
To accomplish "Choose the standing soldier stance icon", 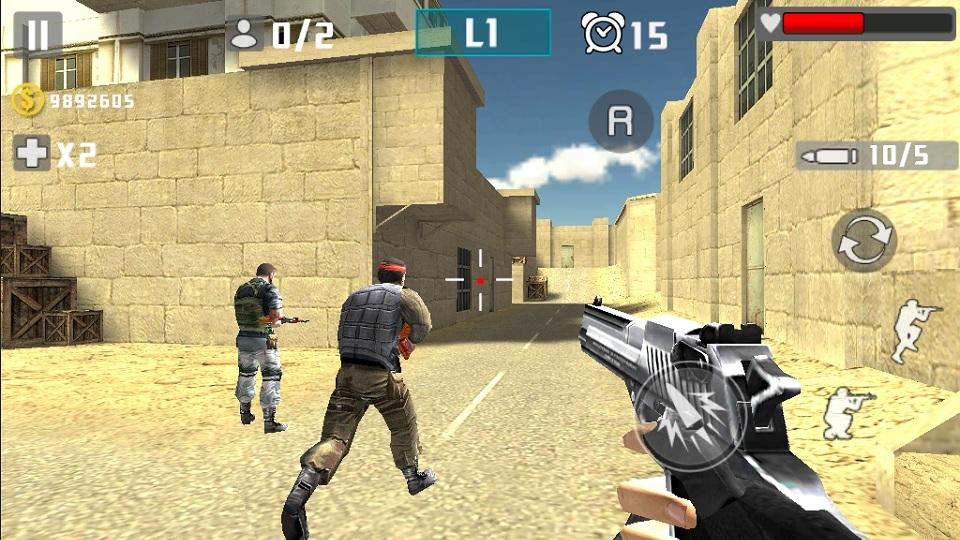I will click(x=914, y=329).
